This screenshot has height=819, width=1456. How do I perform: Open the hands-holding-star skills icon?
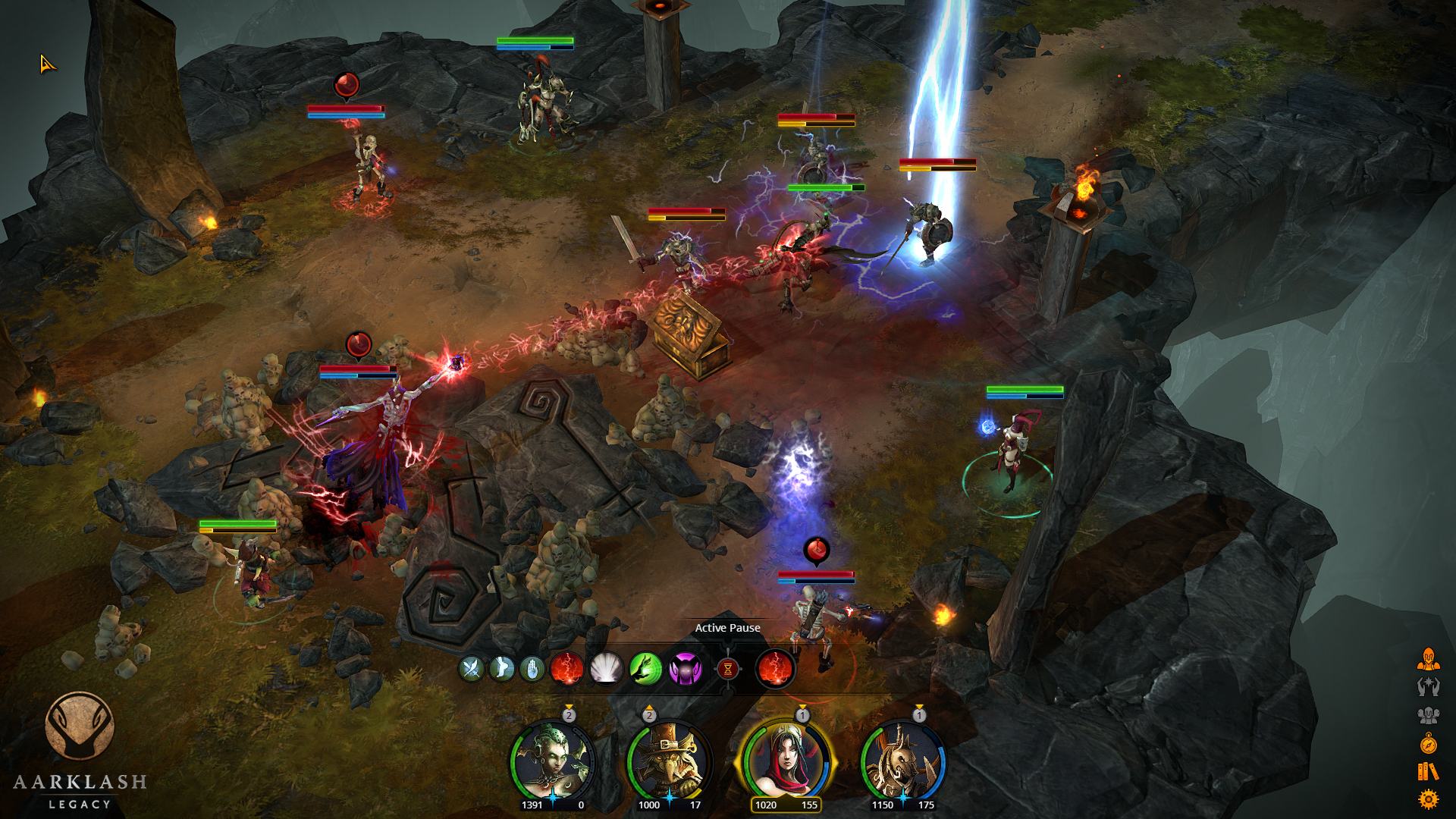[1428, 687]
